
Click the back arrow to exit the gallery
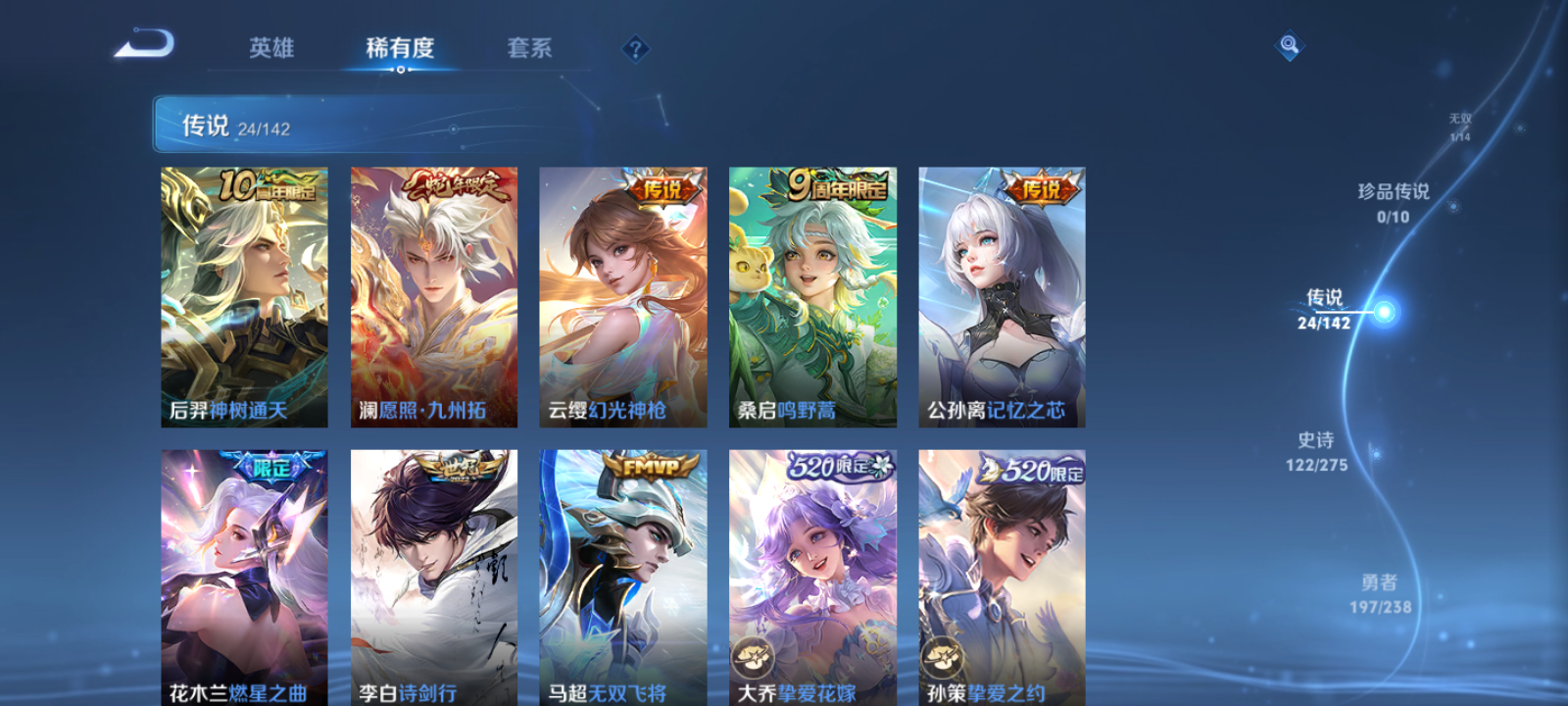coord(142,44)
